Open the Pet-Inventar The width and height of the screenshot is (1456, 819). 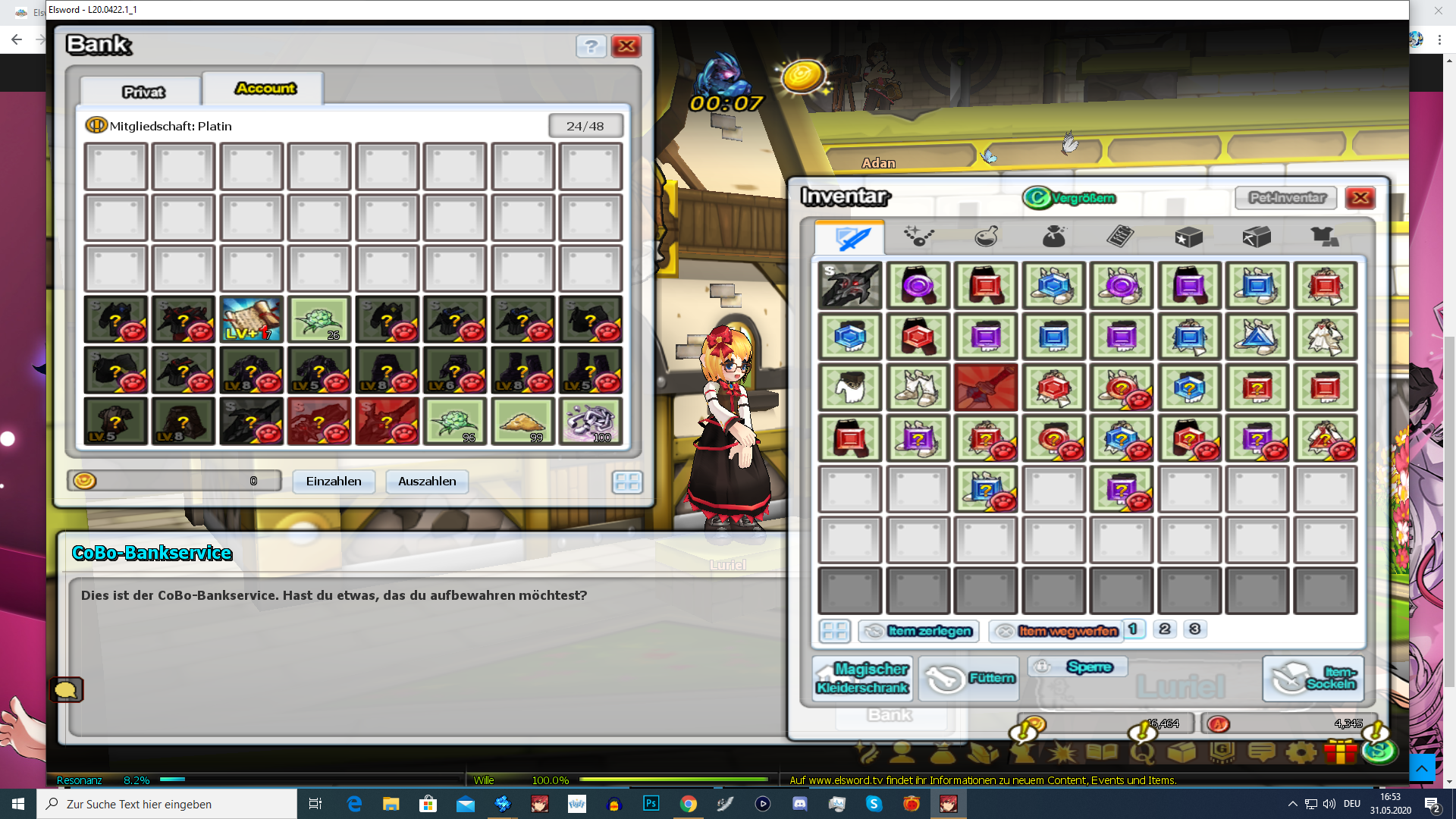[x=1286, y=198]
